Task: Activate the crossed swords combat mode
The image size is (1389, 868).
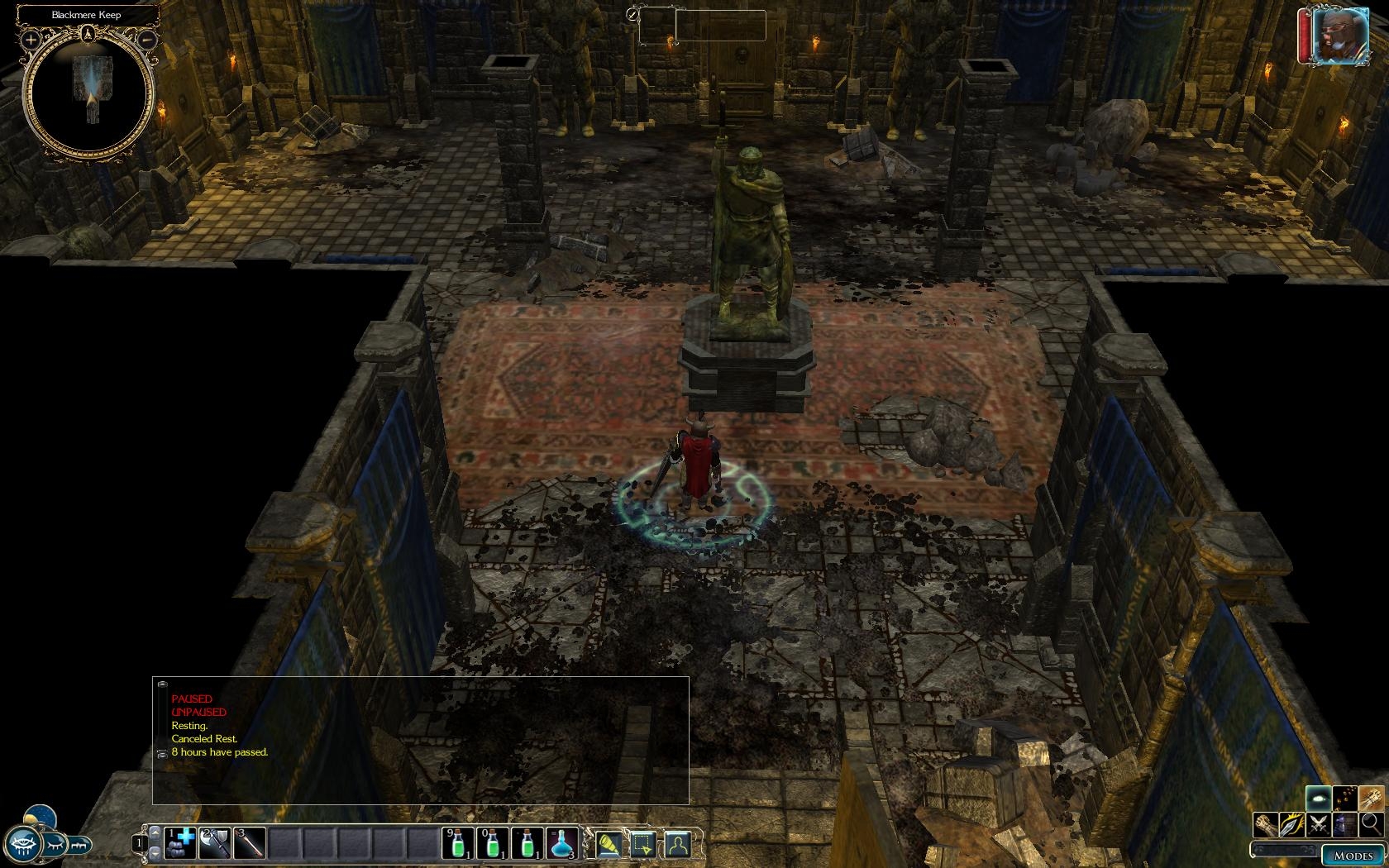Action: click(1319, 823)
